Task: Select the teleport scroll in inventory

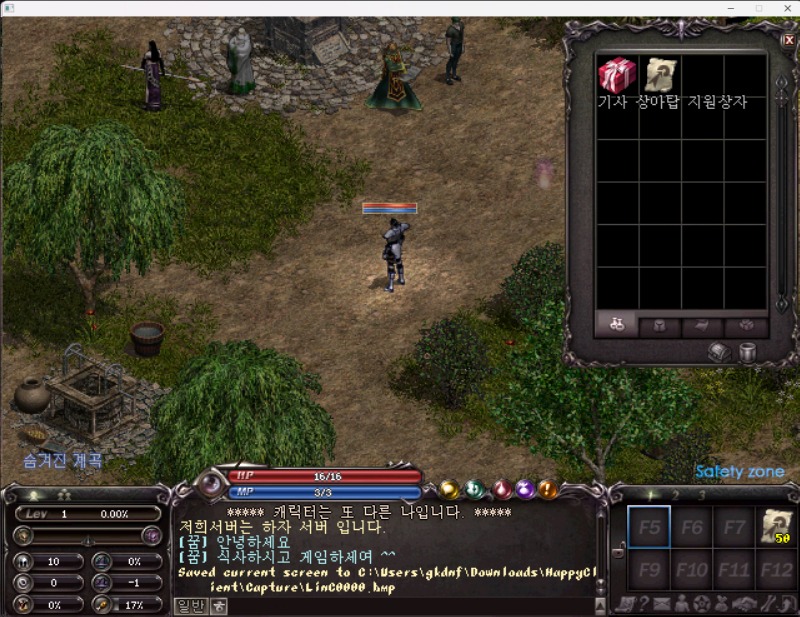Action: [x=659, y=75]
